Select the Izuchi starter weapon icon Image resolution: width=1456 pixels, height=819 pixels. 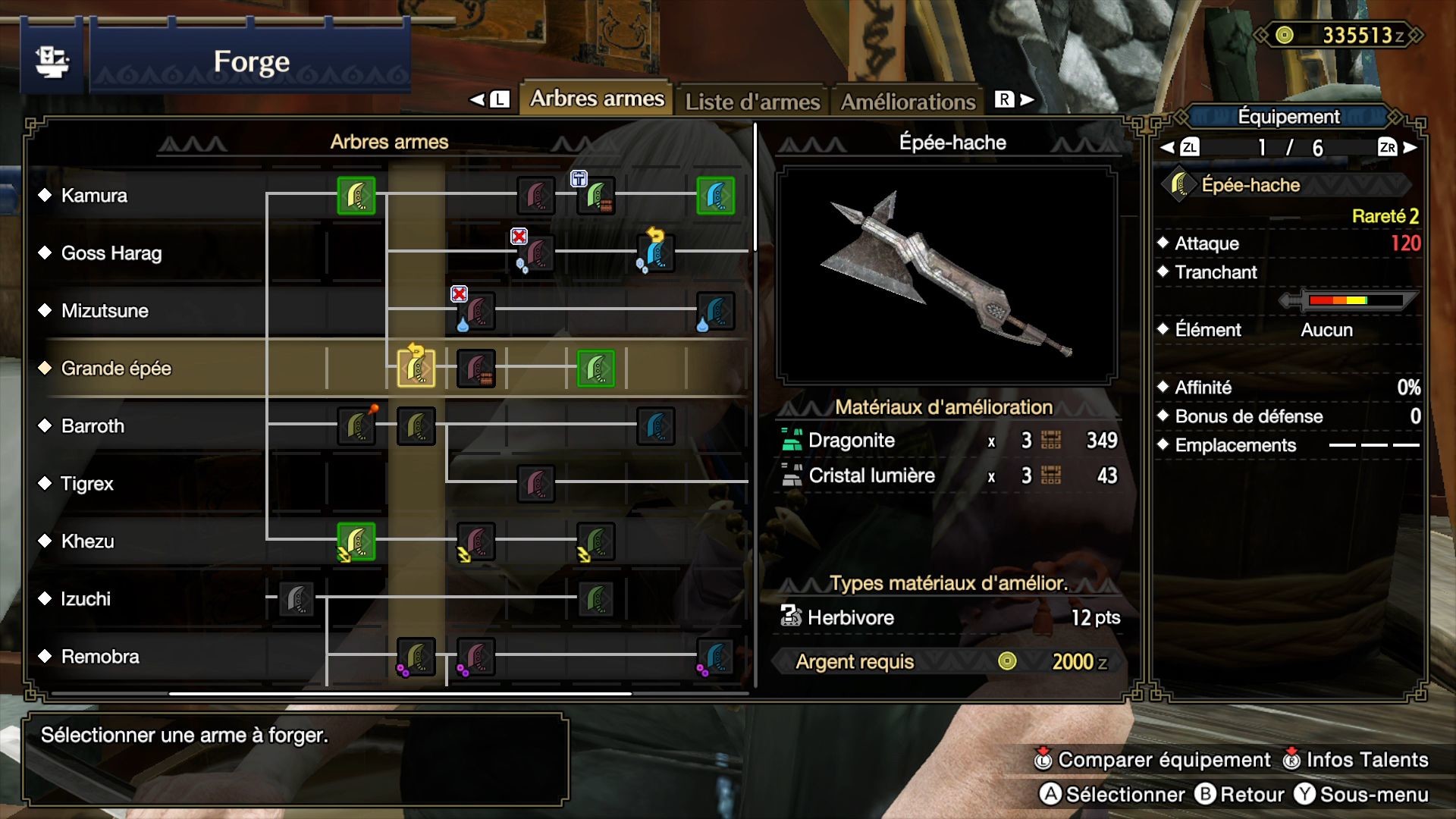[x=296, y=599]
